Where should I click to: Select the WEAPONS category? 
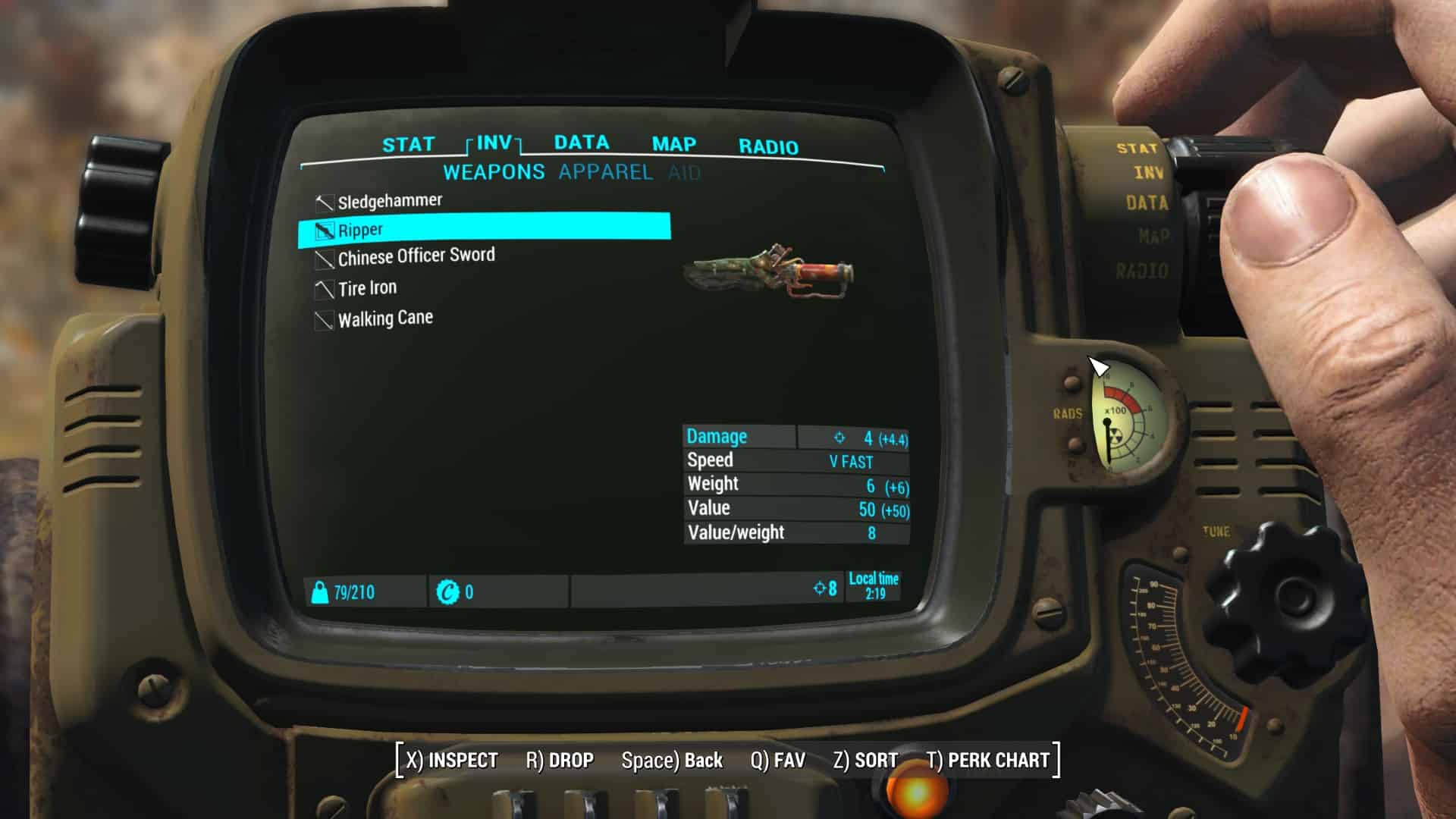494,172
